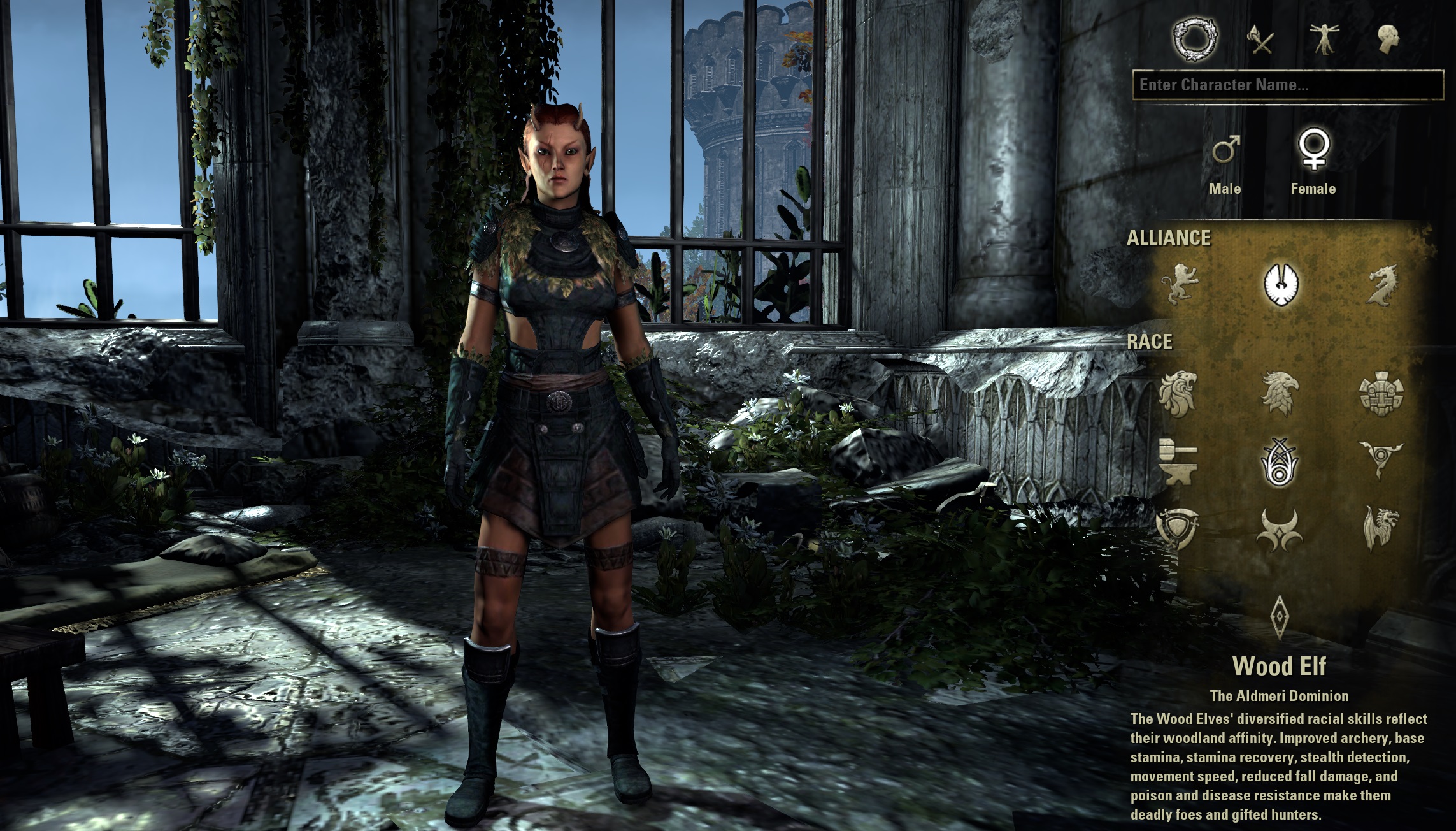Image resolution: width=1456 pixels, height=831 pixels.
Task: Choose the highlighted Wood Elf race icon
Action: 1279,461
